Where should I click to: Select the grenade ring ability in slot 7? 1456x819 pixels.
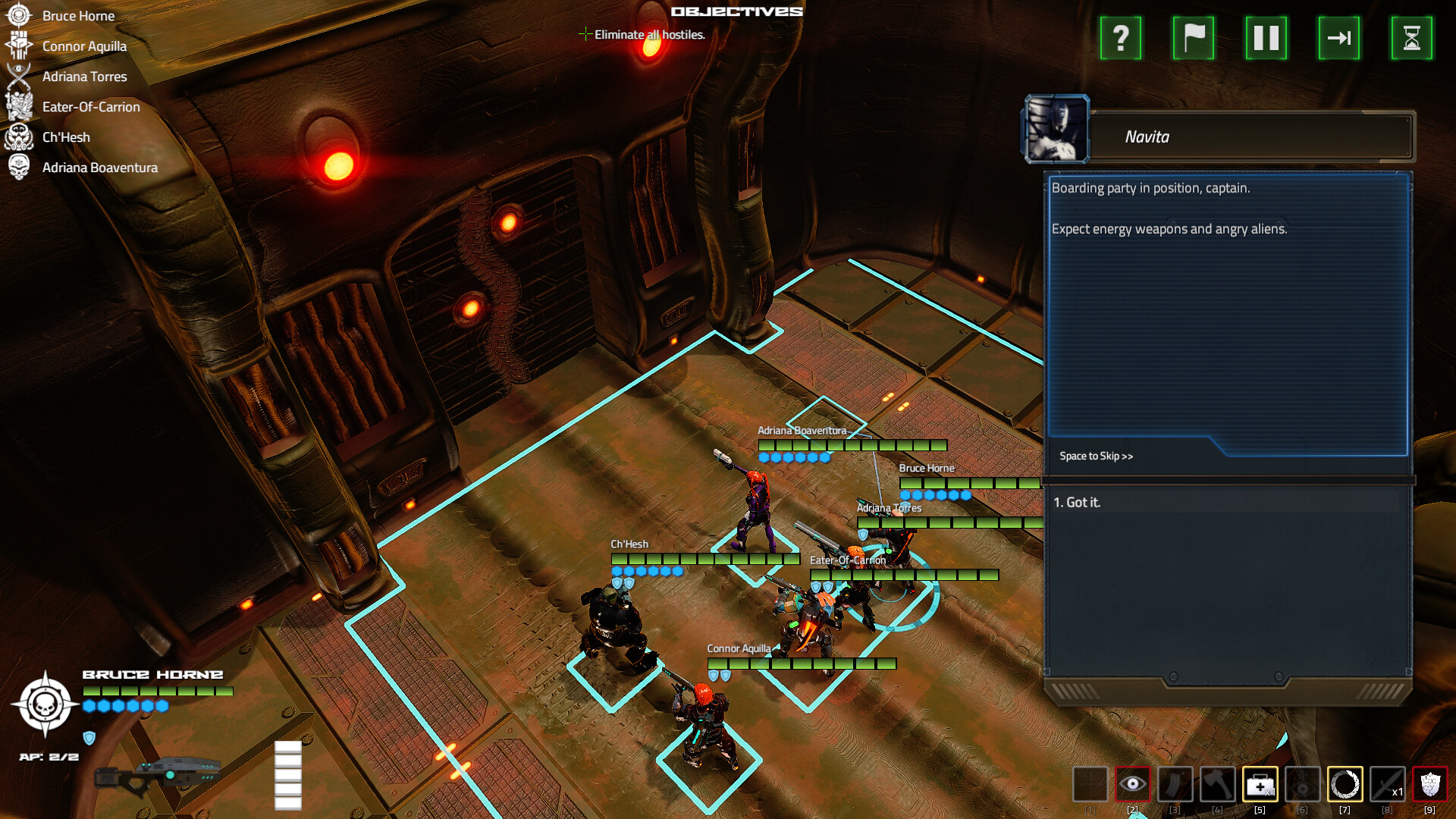tap(1346, 784)
